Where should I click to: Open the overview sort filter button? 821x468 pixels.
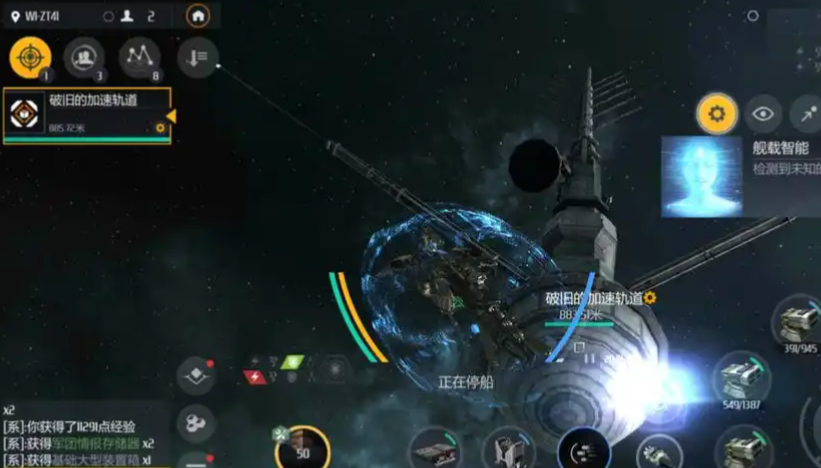click(x=197, y=58)
